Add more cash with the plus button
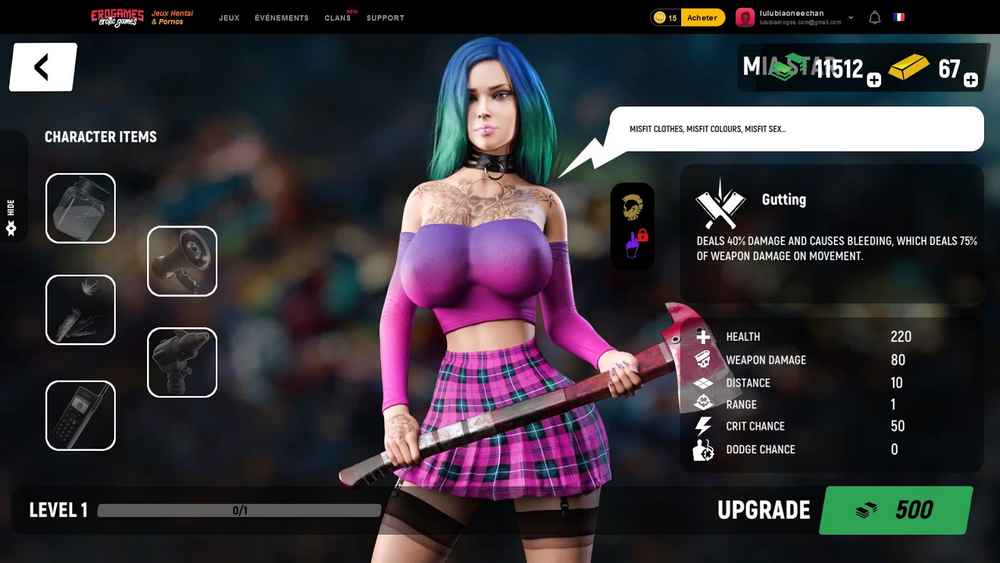Viewport: 1000px width, 563px height. tap(874, 80)
